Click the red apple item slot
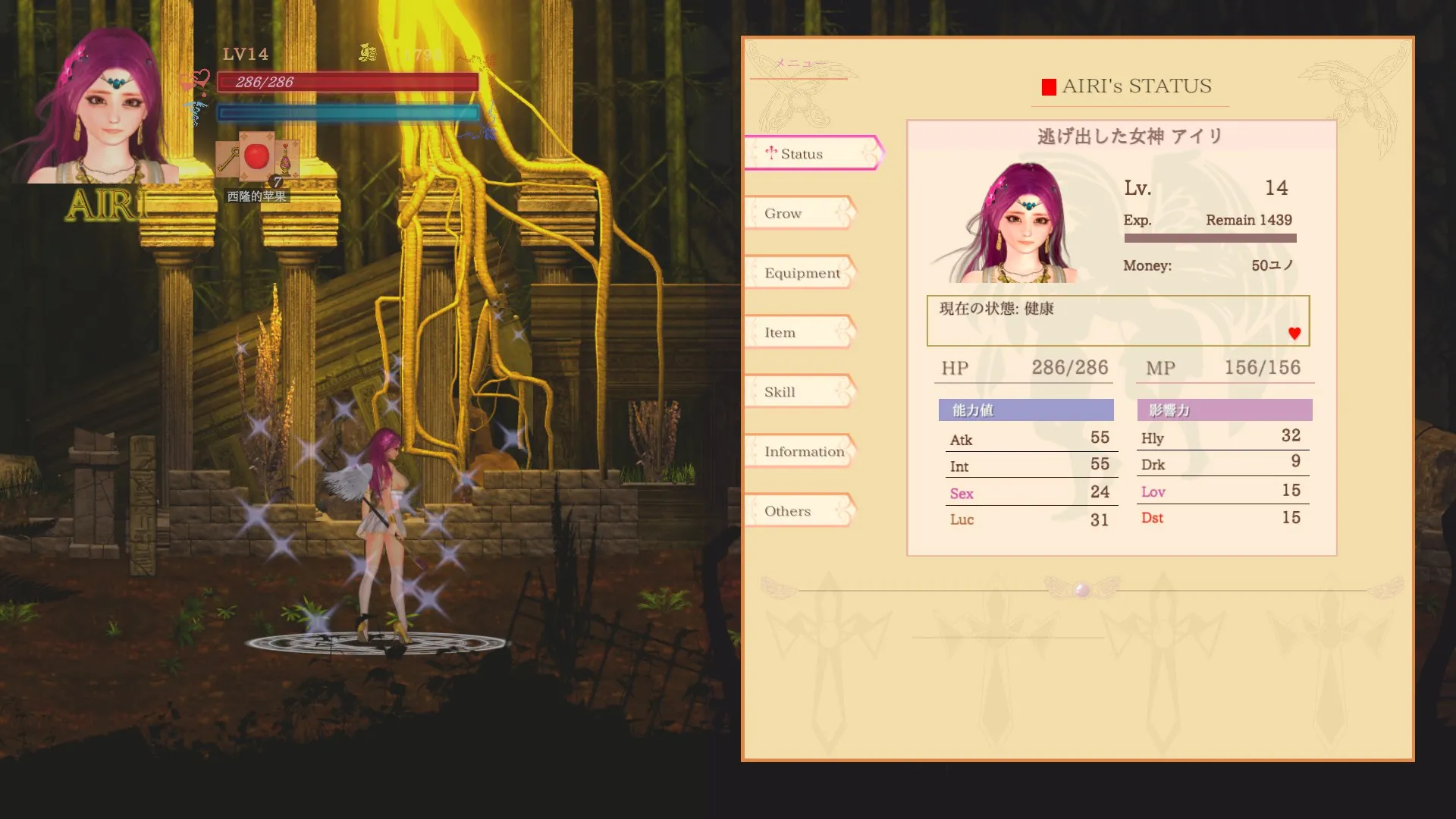The image size is (1456, 819). [257, 157]
